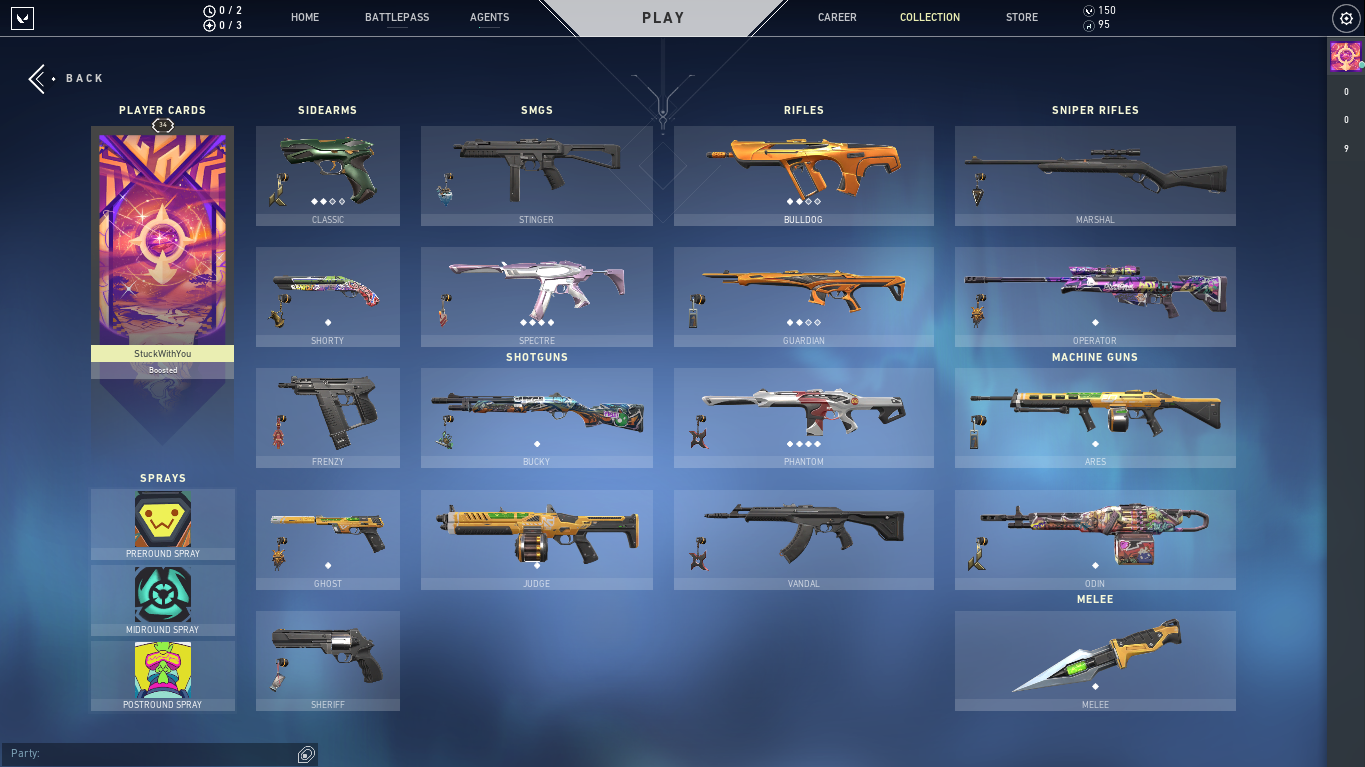Switch to the COLLECTION tab

(x=929, y=17)
